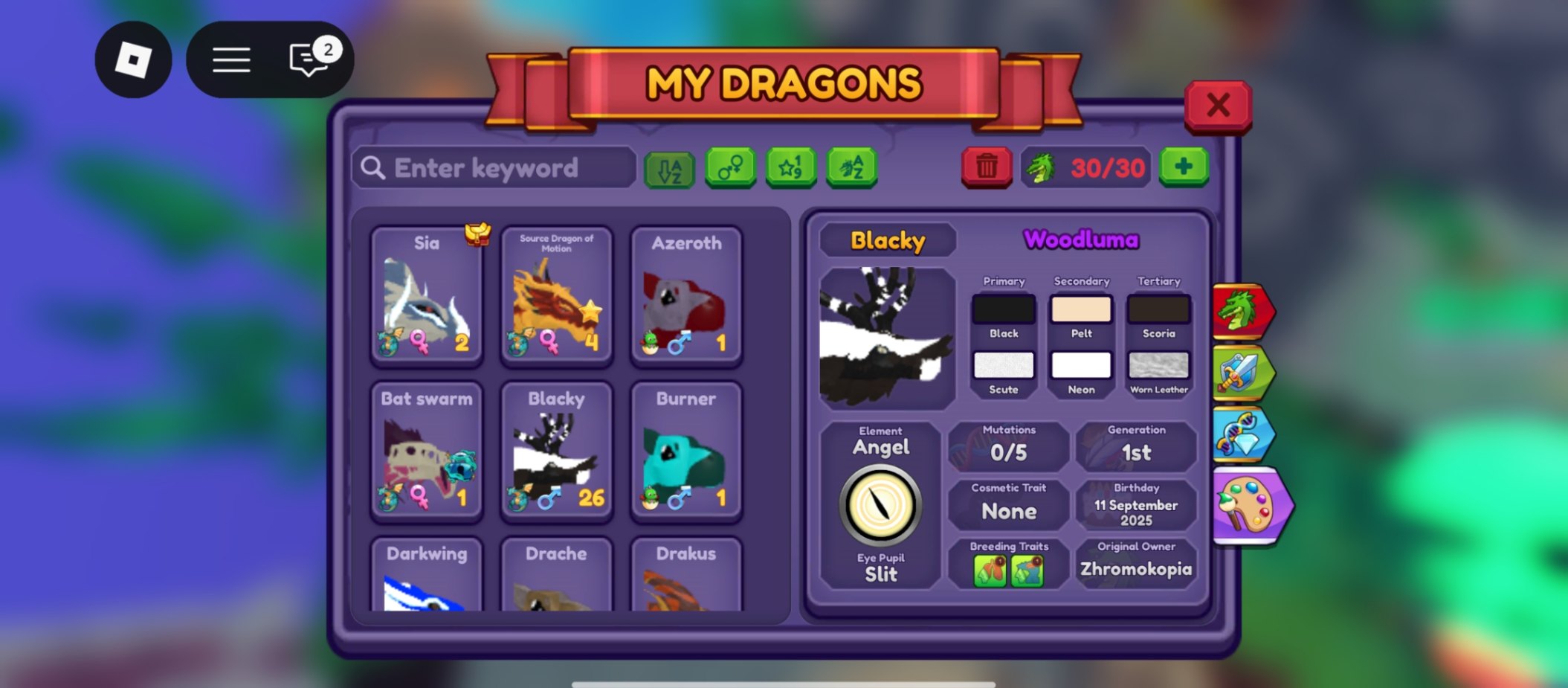Select the Woodluma species label
Image resolution: width=1568 pixels, height=688 pixels.
pos(1080,240)
